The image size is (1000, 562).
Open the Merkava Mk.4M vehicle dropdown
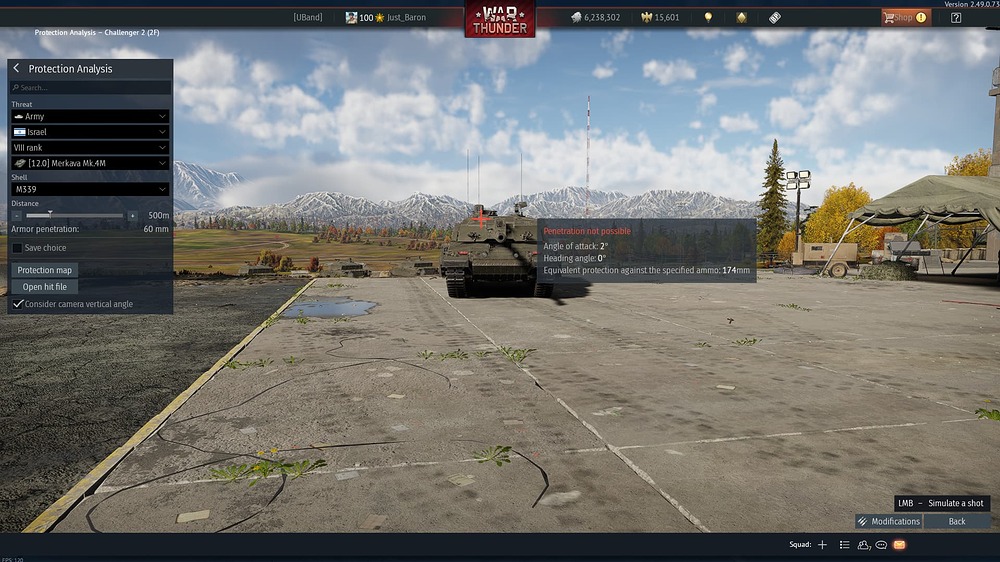point(90,163)
